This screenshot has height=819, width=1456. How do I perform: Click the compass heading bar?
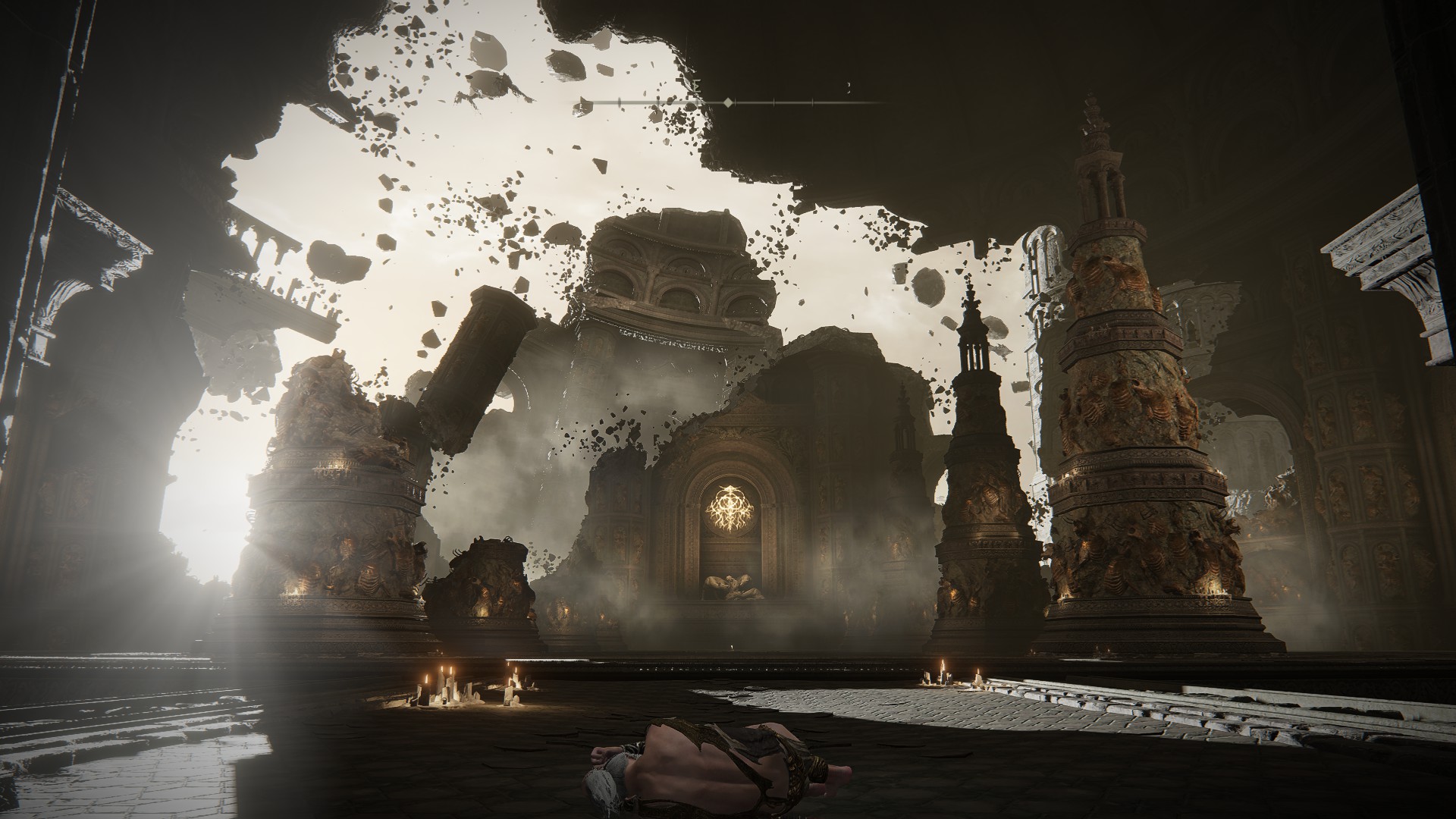(x=728, y=102)
